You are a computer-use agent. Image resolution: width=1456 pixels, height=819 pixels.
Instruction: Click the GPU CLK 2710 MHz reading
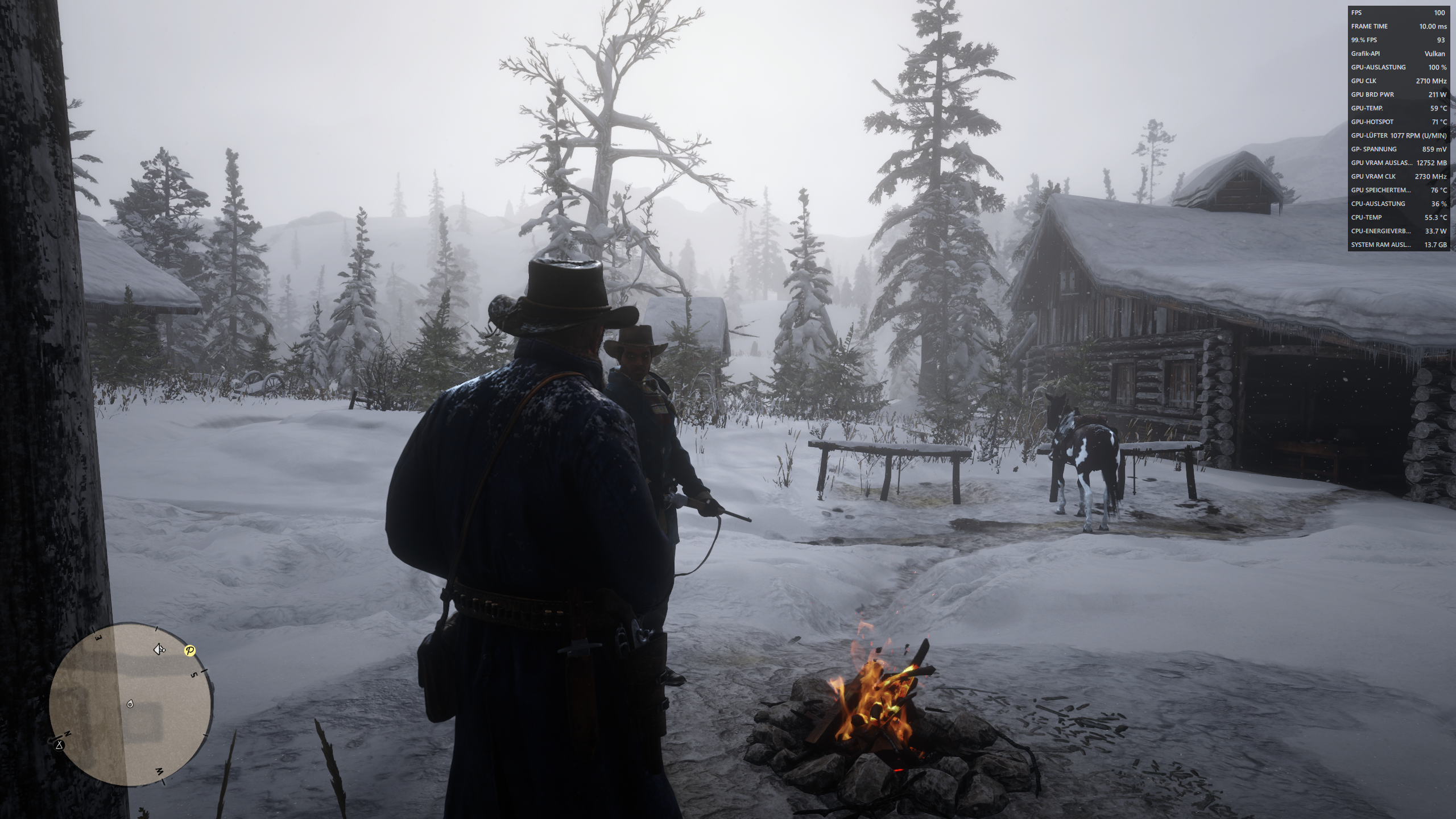click(1398, 81)
